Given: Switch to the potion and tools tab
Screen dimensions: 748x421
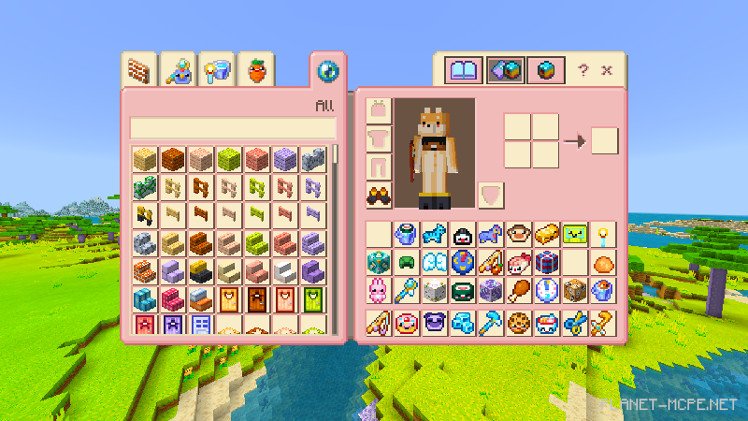Looking at the screenshot, I should point(179,70).
